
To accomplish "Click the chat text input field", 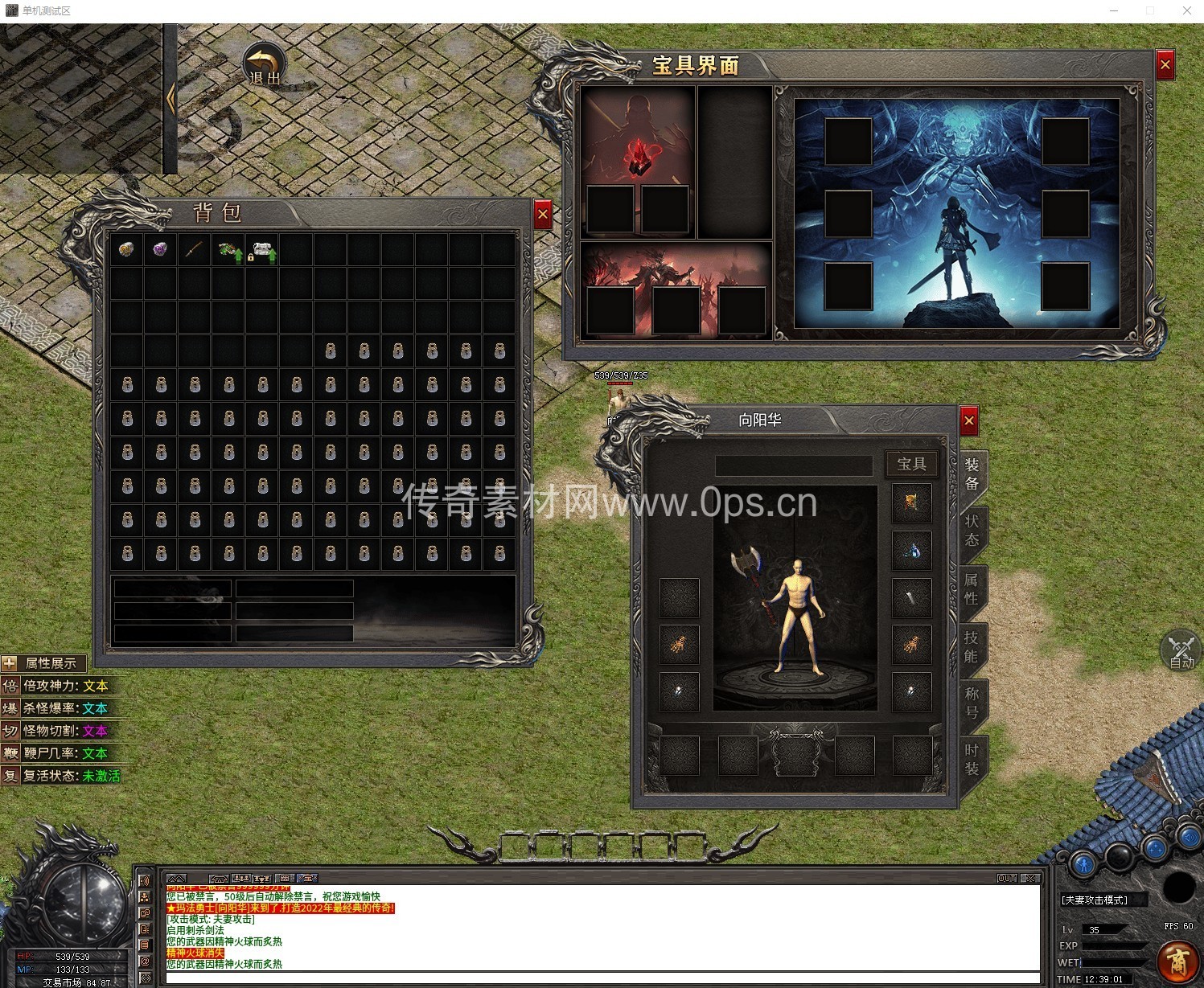I will [x=599, y=978].
